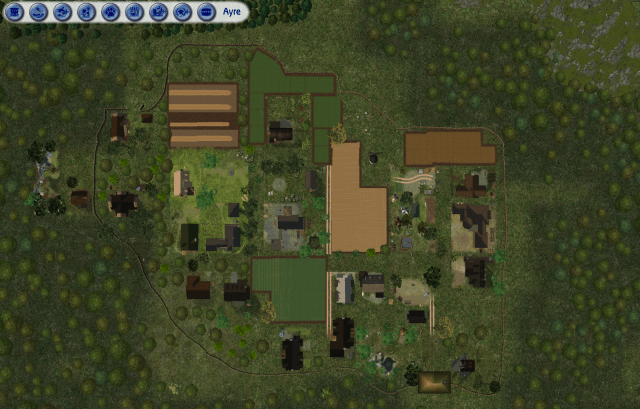Open the box icon button beside Ayre
The image size is (640, 409).
point(206,12)
